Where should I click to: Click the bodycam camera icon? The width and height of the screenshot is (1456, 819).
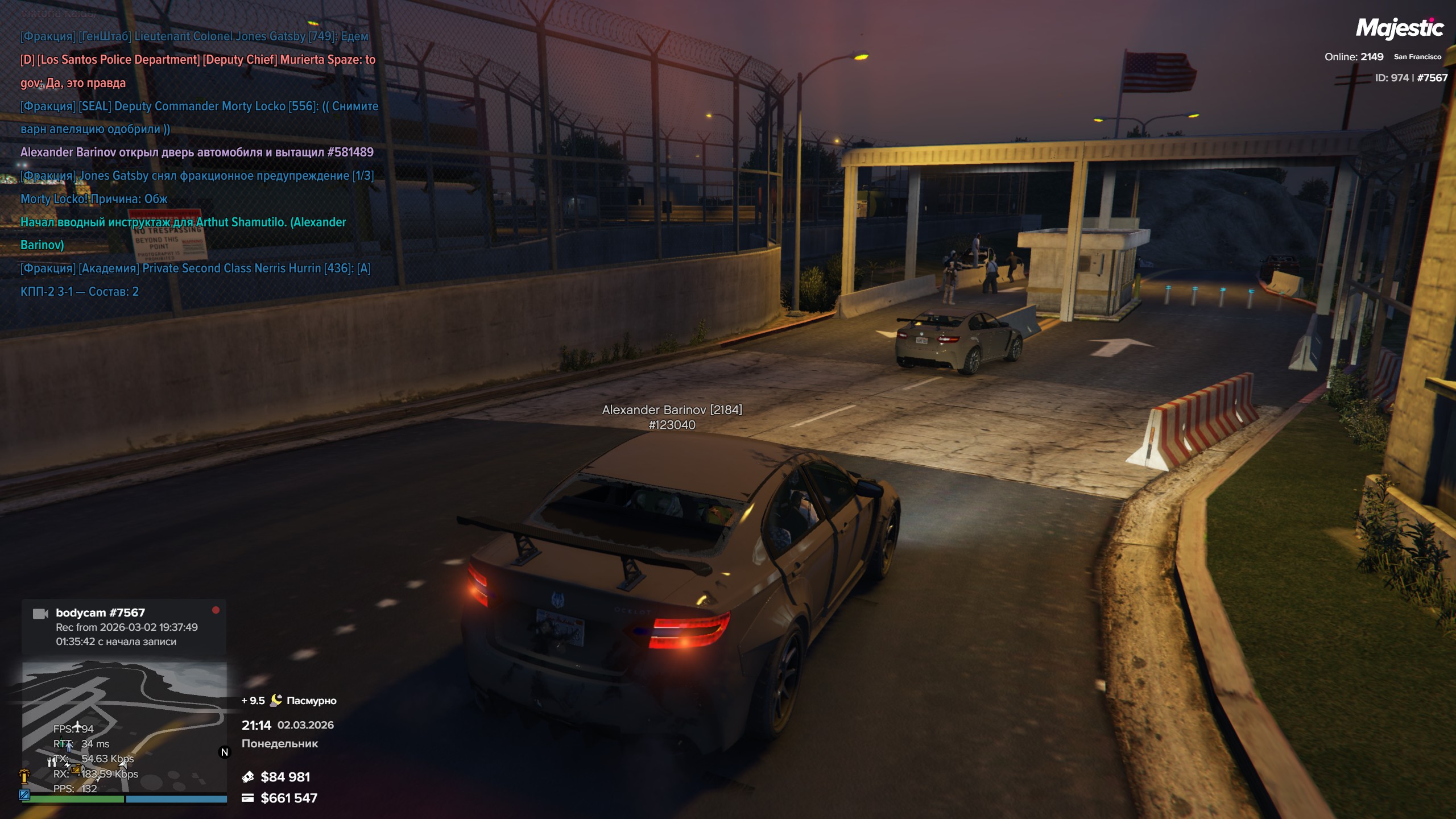click(x=40, y=614)
